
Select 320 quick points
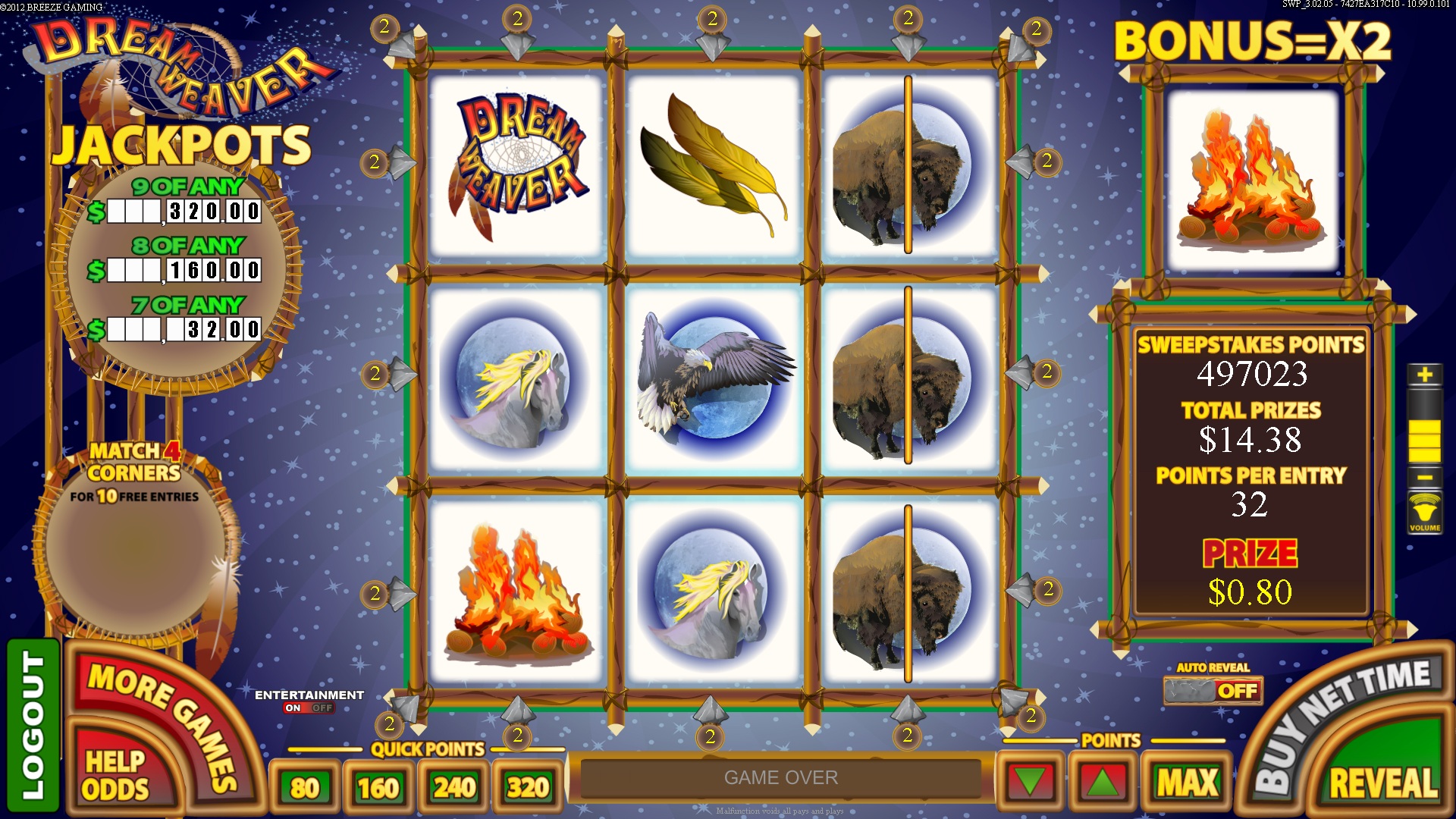[529, 786]
